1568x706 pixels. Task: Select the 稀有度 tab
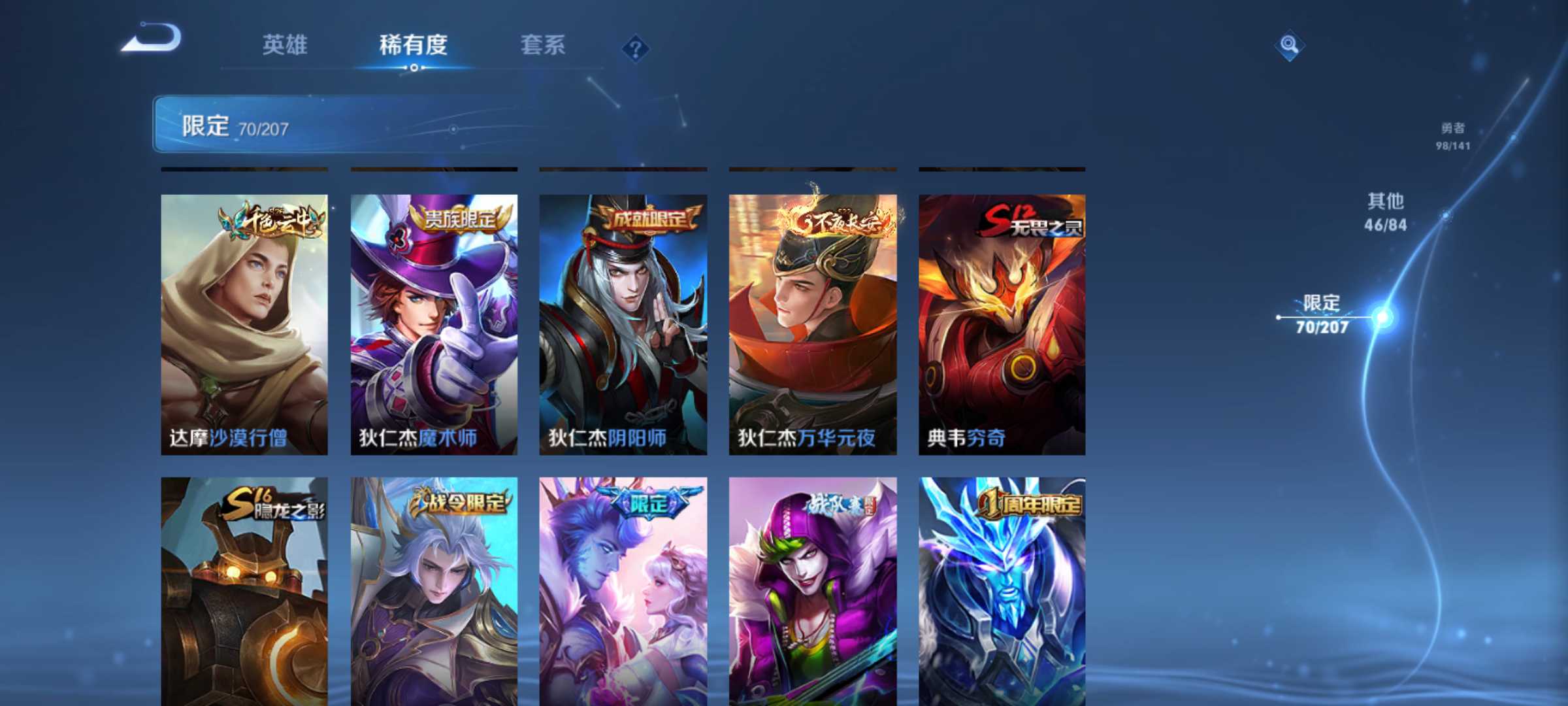tap(413, 46)
